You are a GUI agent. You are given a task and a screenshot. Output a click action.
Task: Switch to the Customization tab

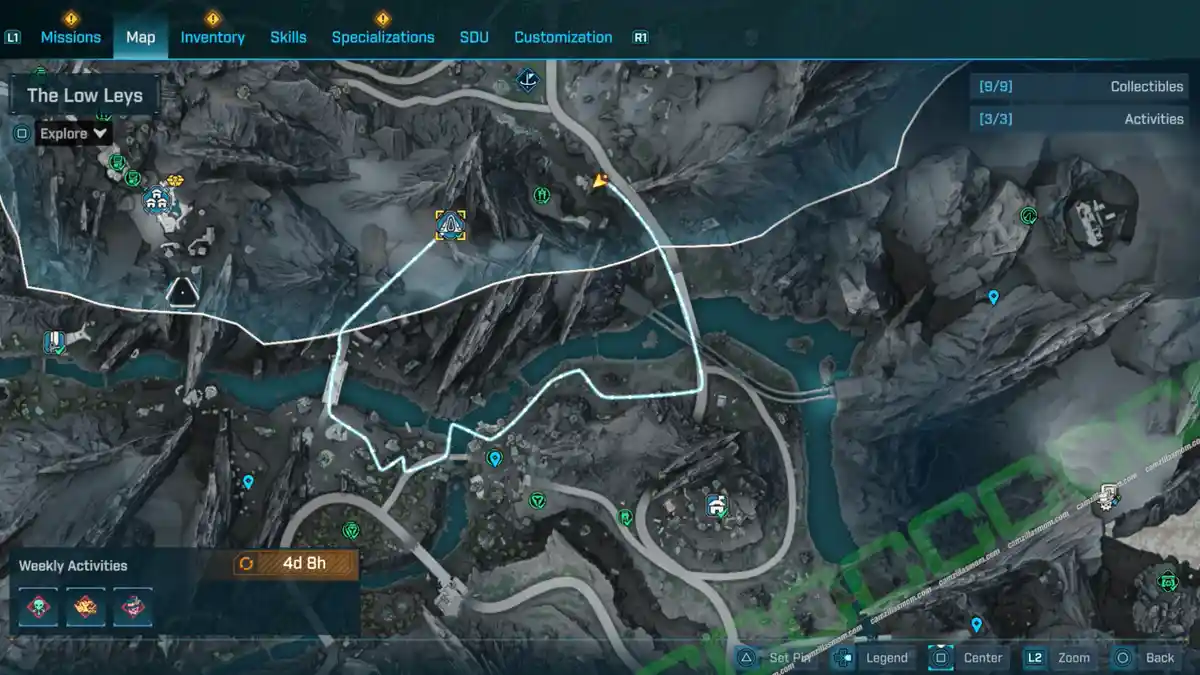click(563, 37)
